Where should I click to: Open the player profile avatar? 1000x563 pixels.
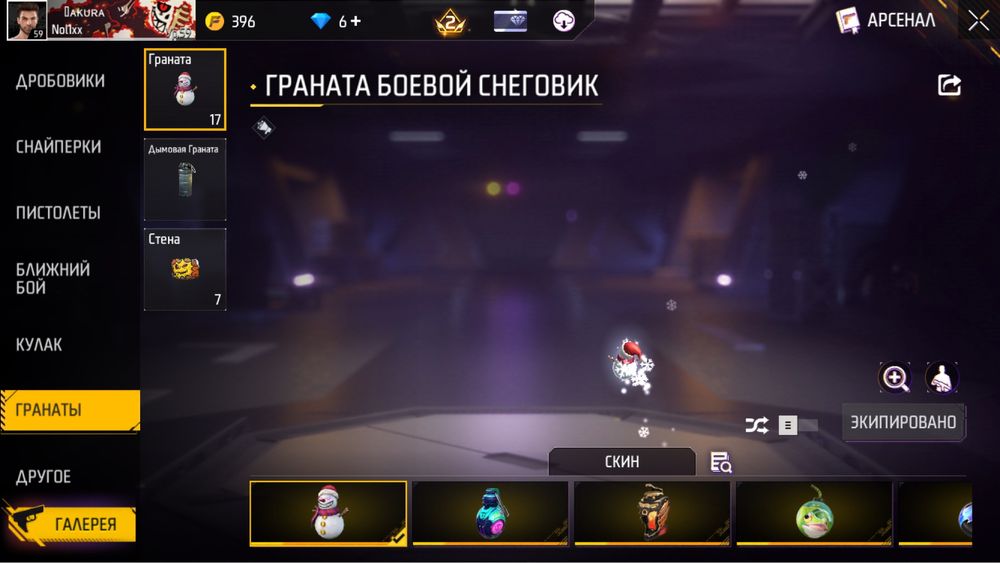[x=26, y=20]
